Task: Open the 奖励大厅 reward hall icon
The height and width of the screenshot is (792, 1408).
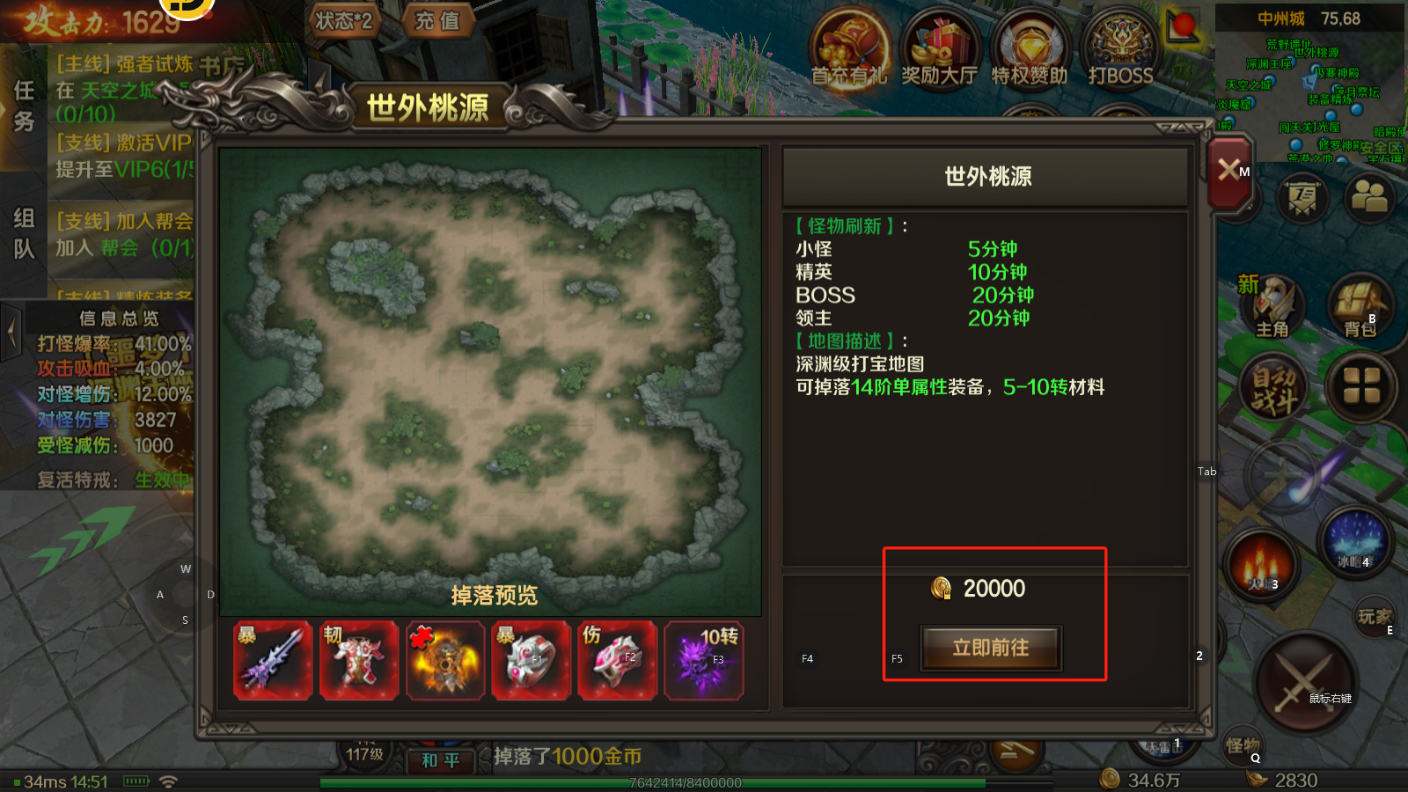Action: [939, 47]
